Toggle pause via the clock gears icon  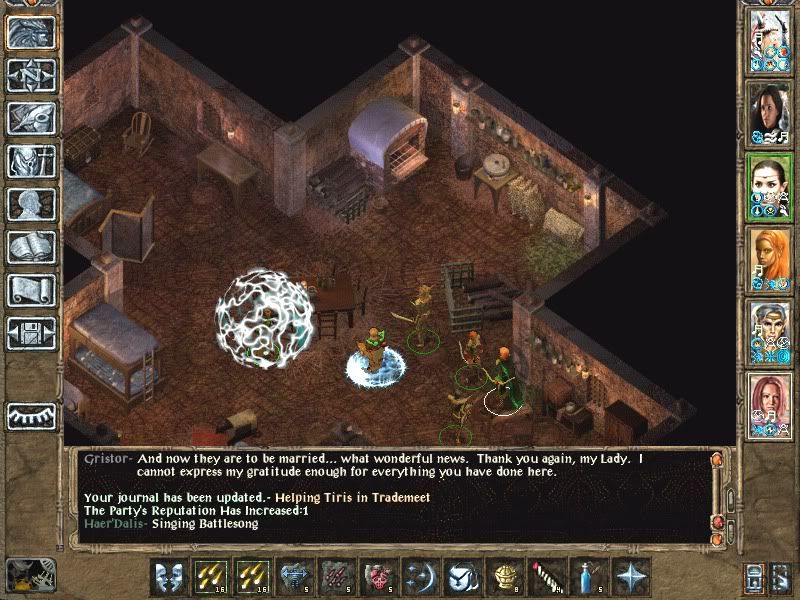tap(27, 575)
